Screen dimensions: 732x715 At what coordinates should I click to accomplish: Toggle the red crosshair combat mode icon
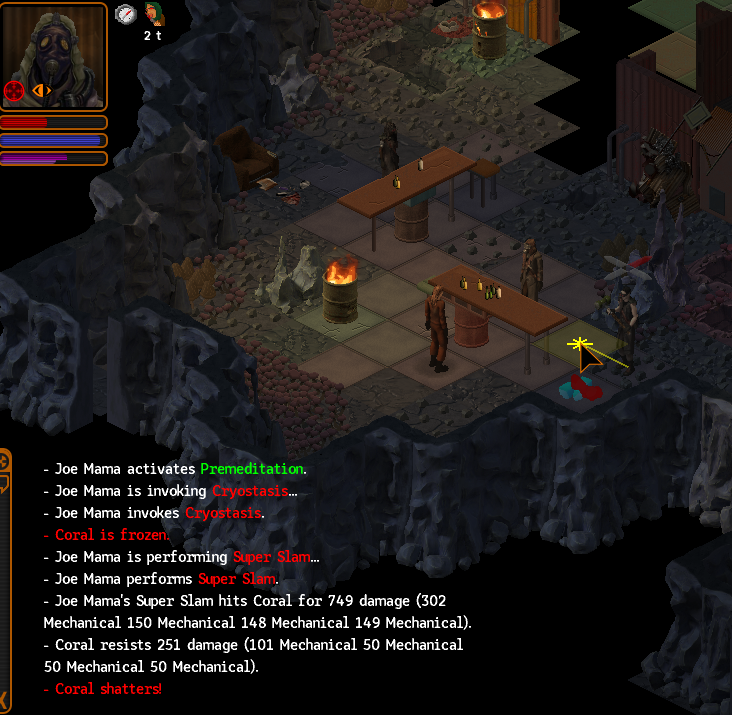point(14,92)
